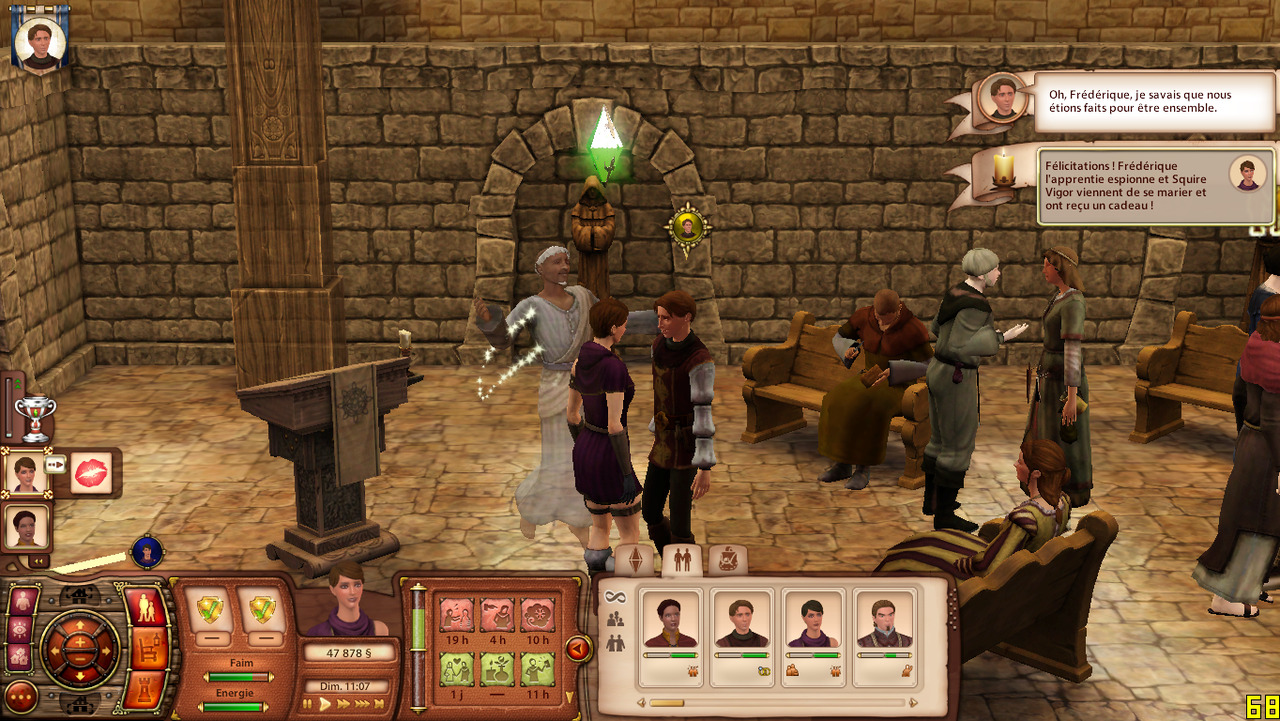Open the ship tab

pyautogui.click(x=728, y=560)
